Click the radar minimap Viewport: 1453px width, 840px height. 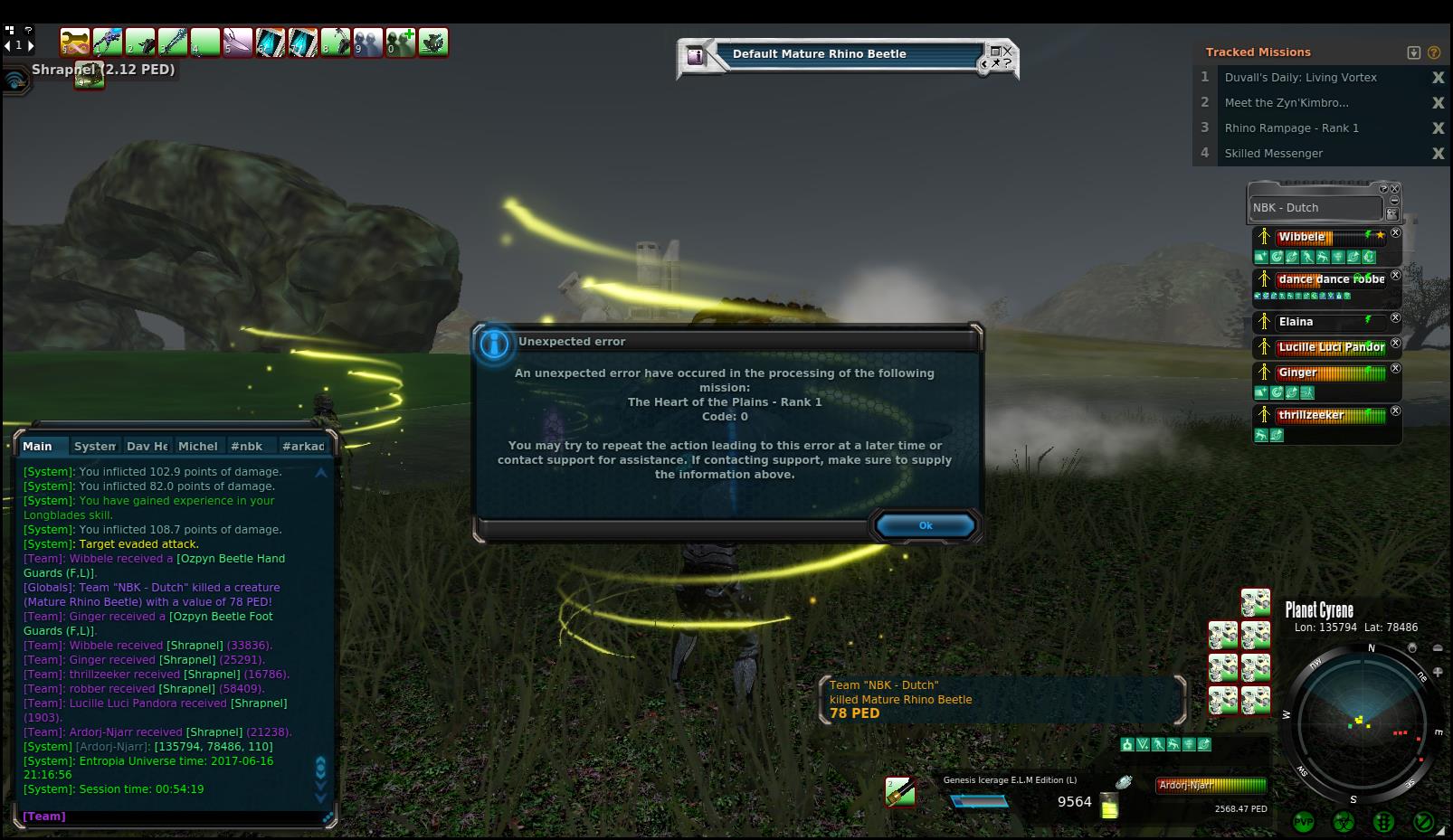1361,722
